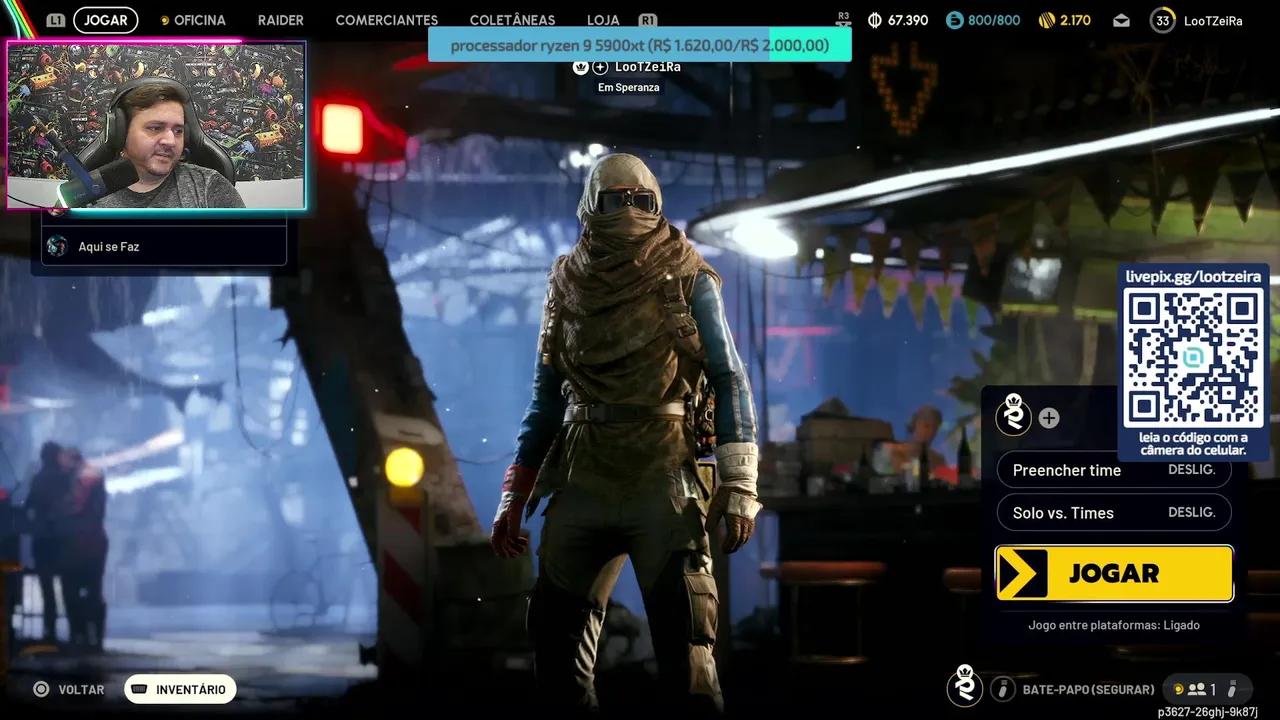
Task: Open the mail envelope icon
Action: (x=1121, y=20)
